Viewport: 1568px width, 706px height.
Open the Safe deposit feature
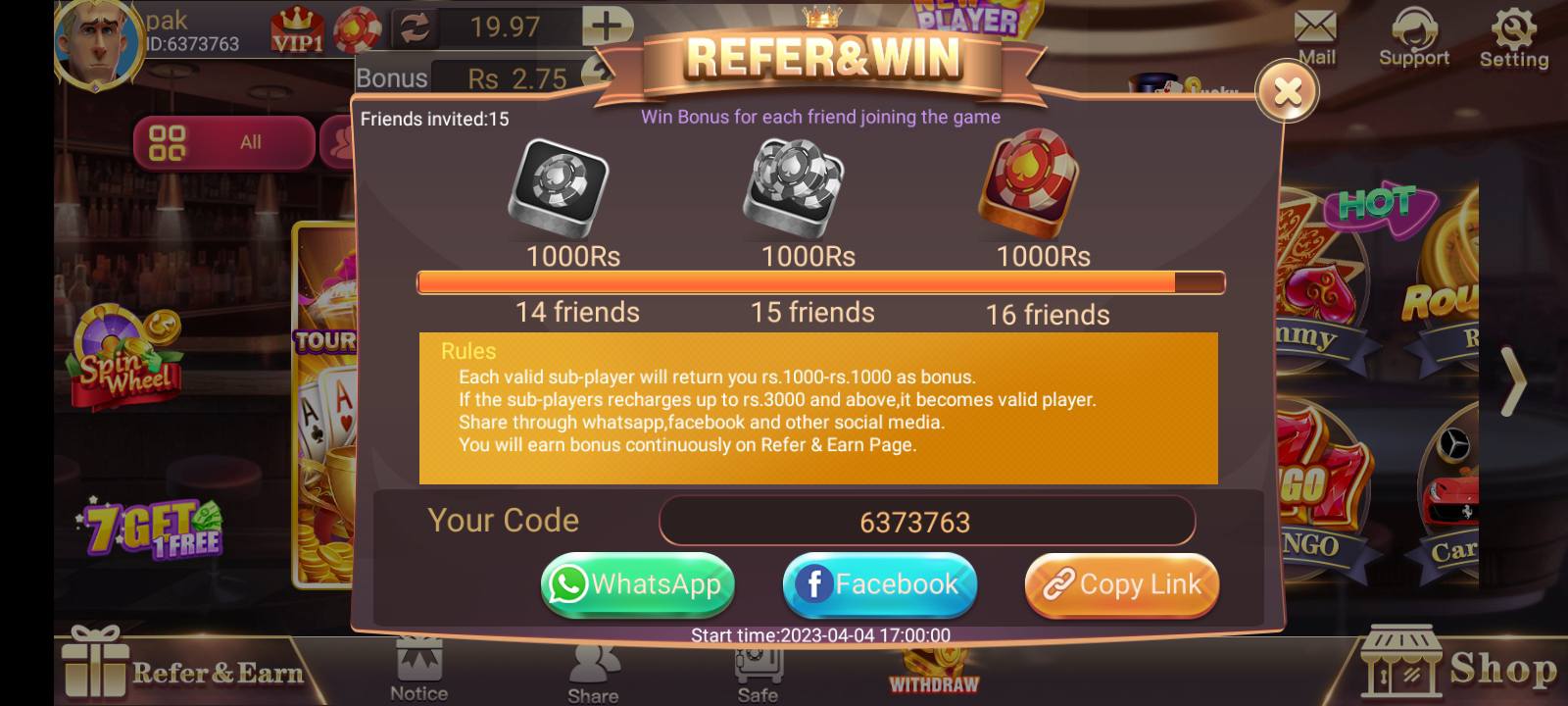(755, 672)
